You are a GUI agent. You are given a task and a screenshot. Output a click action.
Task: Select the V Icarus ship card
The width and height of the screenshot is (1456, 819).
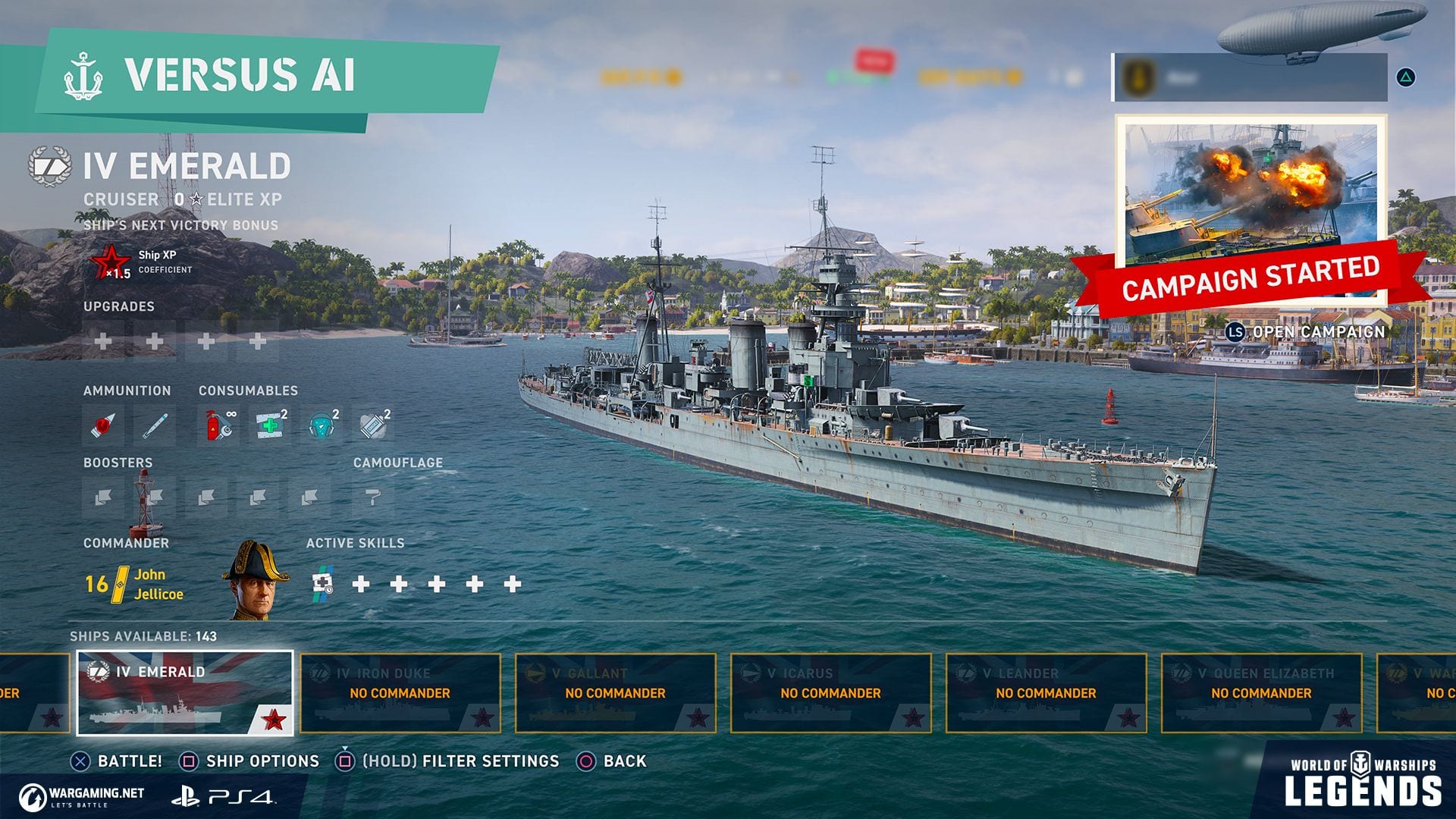[x=831, y=693]
